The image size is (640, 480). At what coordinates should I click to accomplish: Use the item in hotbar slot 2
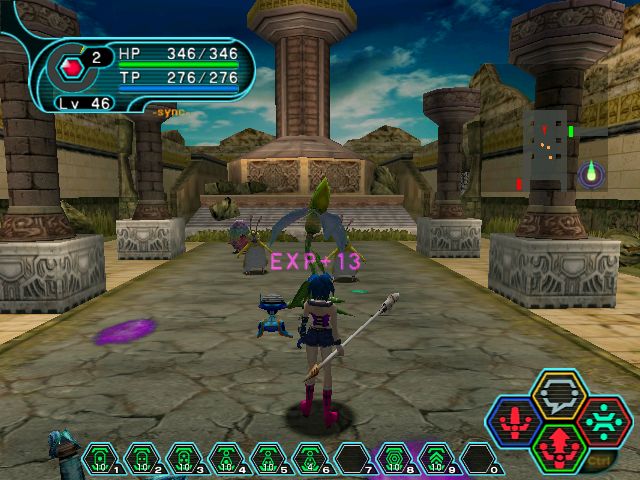[x=142, y=458]
